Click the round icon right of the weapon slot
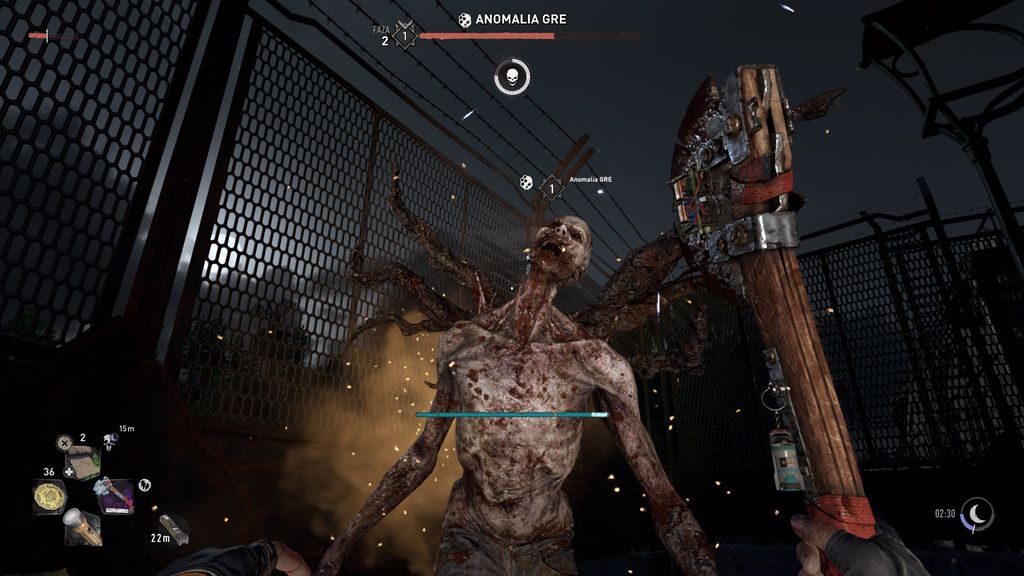Image resolution: width=1024 pixels, height=576 pixels. tap(145, 485)
